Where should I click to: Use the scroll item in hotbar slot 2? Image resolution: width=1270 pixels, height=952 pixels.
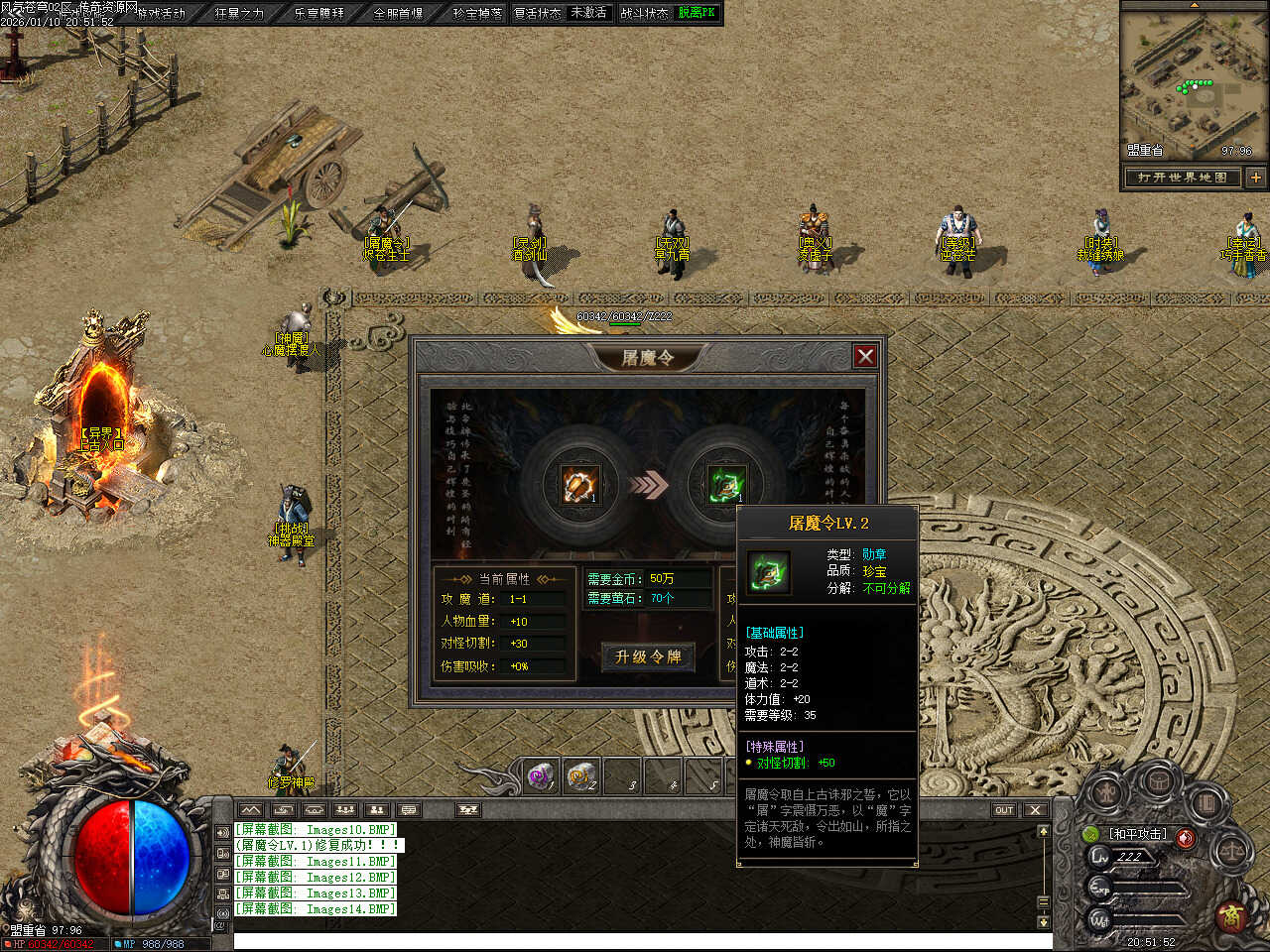click(x=582, y=776)
